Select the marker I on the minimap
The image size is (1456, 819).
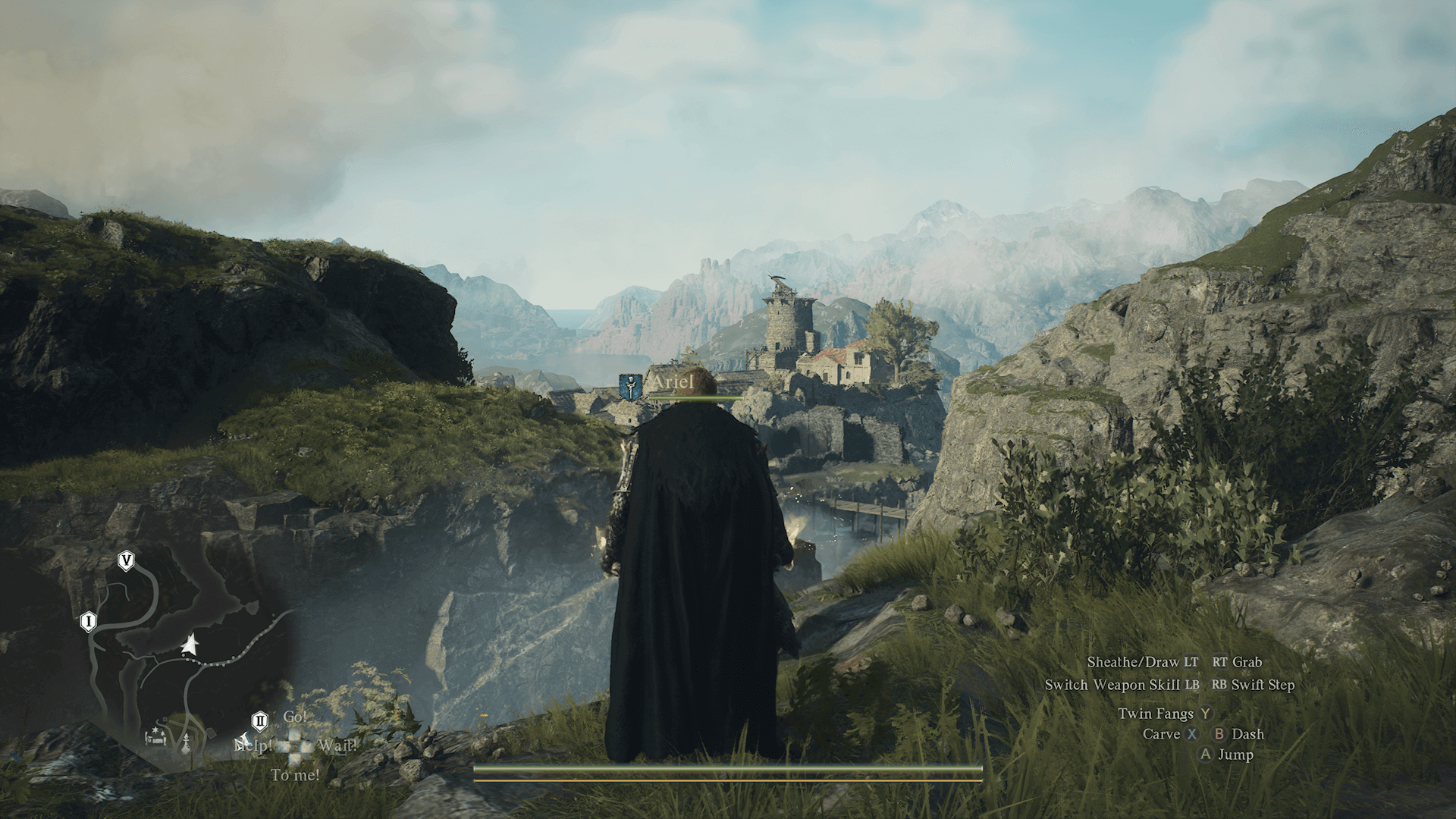(88, 622)
